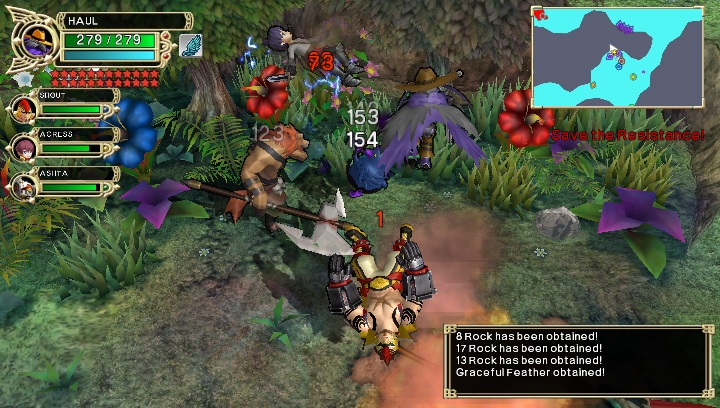Choose the Acress party member portrait
This screenshot has height=408, width=720.
24,147
